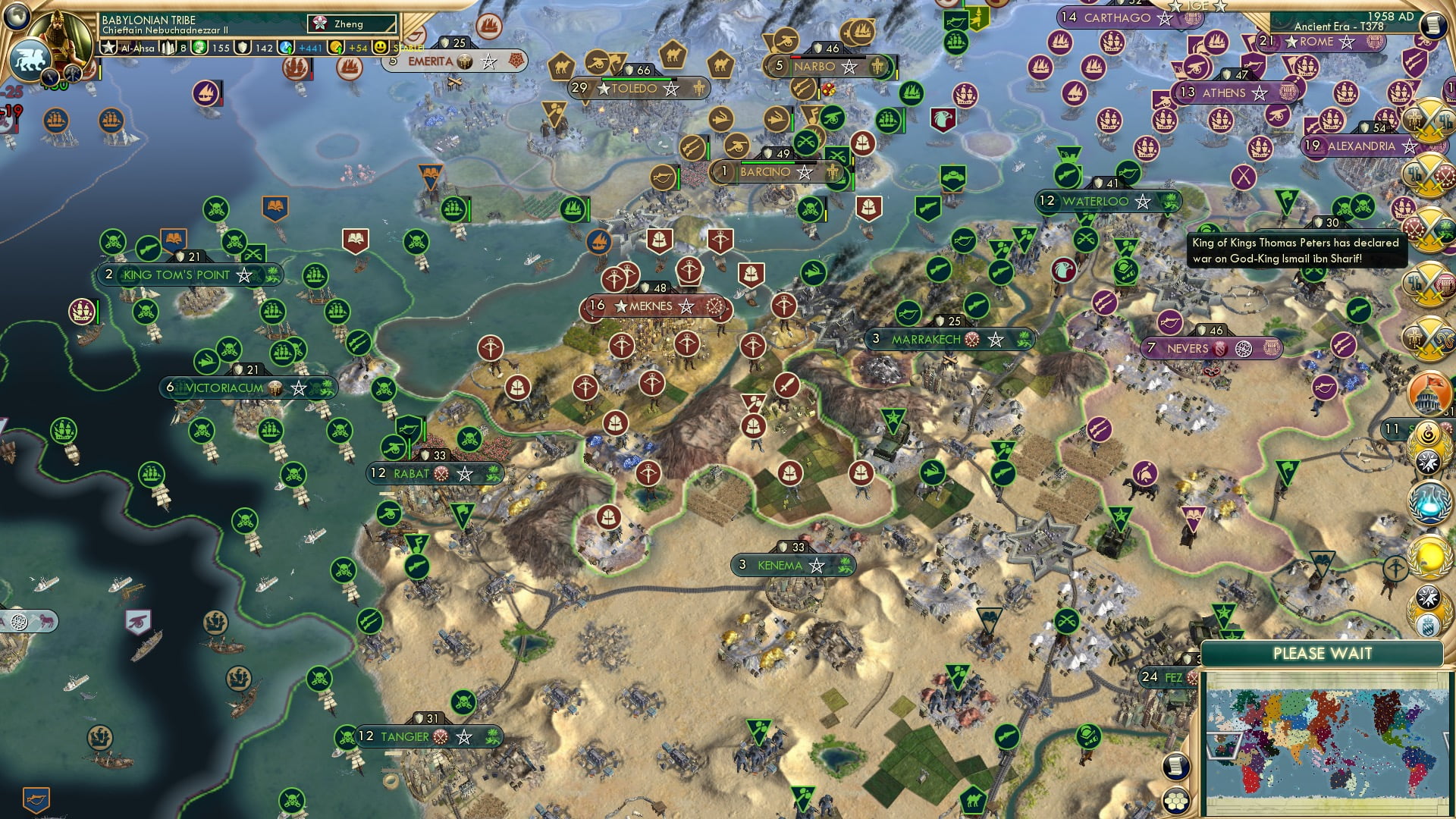Open the glowing blue flask science notification
This screenshot has height=819, width=1456.
(1427, 502)
